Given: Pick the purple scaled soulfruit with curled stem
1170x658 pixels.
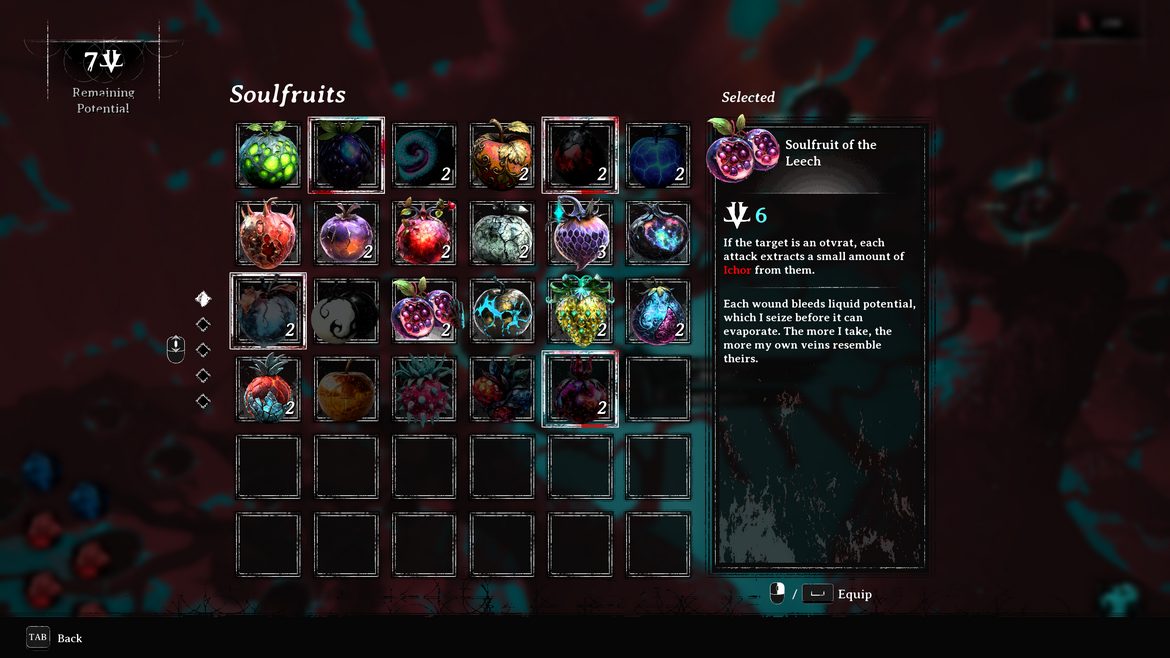Looking at the screenshot, I should (x=580, y=234).
